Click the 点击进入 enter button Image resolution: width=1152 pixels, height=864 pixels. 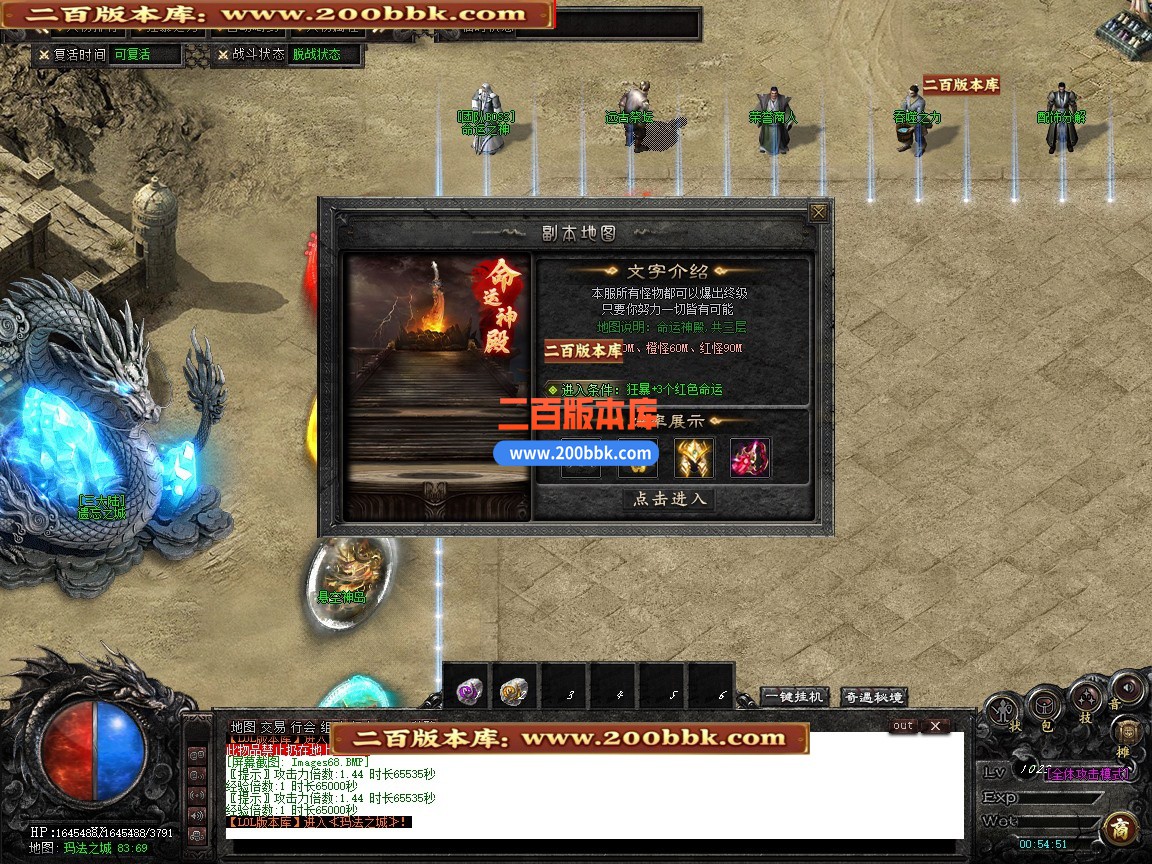(x=669, y=499)
